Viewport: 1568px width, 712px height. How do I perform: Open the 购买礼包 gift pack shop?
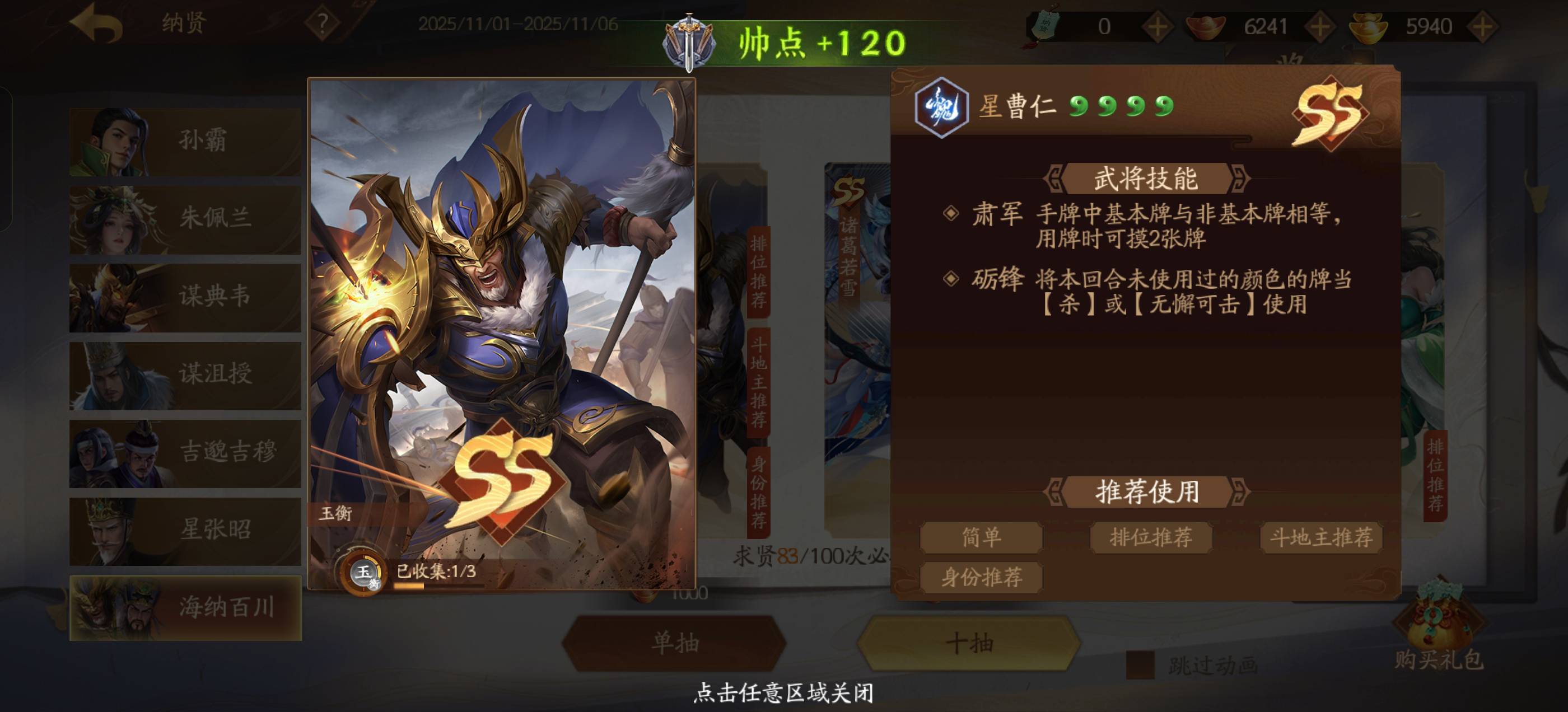coord(1438,633)
